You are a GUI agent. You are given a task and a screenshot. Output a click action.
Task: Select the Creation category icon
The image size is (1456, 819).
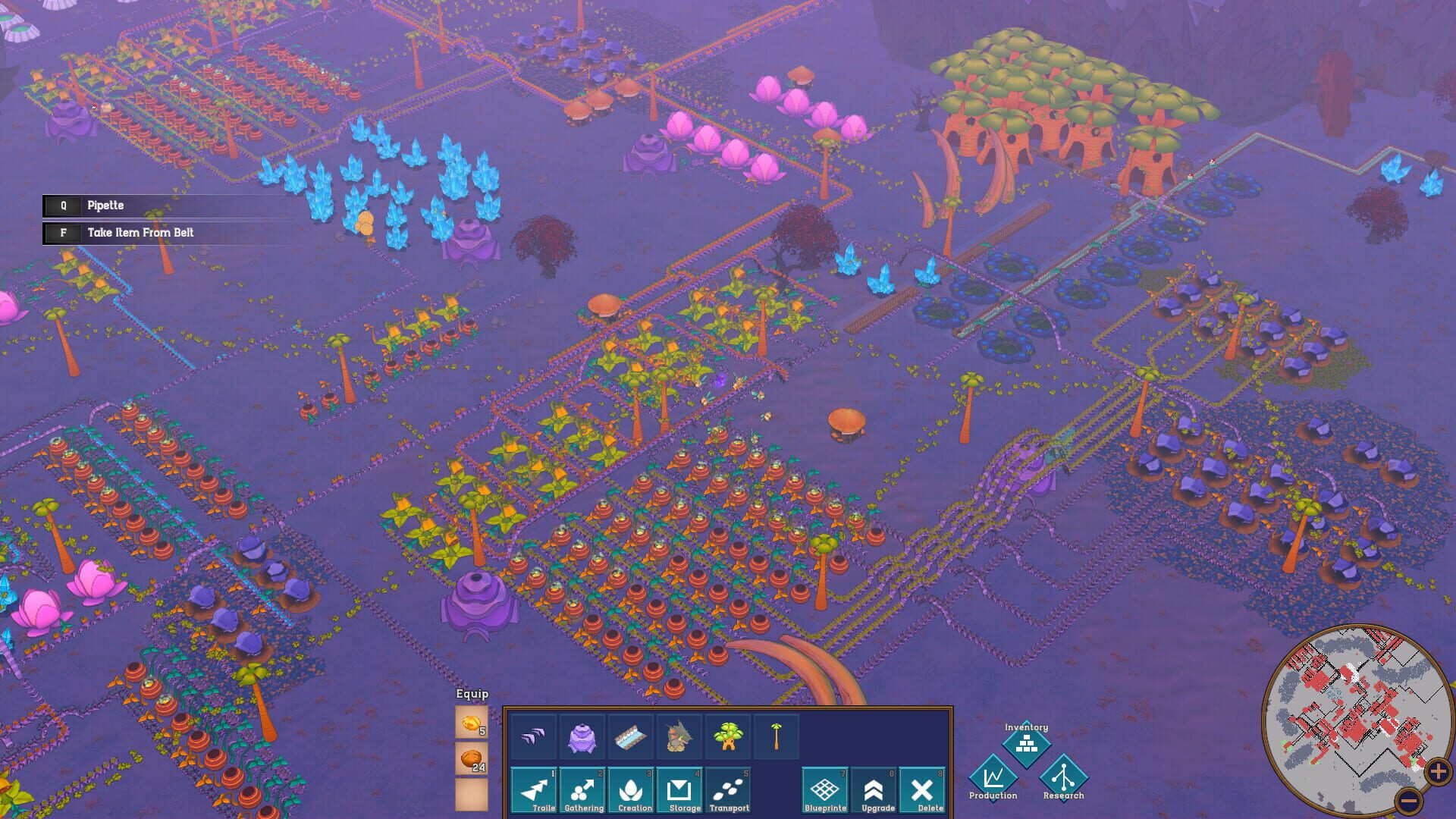point(632,790)
